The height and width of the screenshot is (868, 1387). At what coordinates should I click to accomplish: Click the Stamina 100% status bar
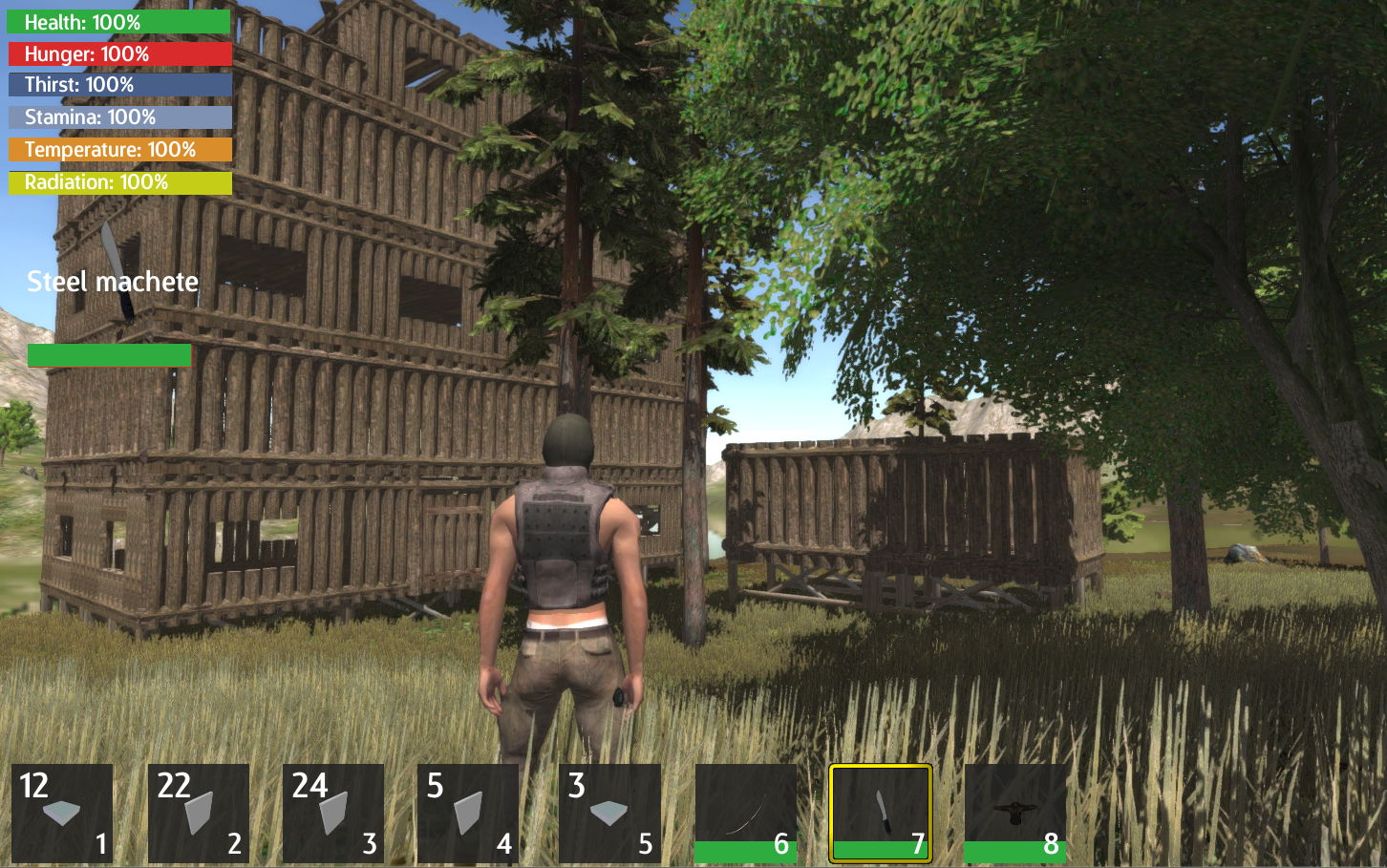118,117
